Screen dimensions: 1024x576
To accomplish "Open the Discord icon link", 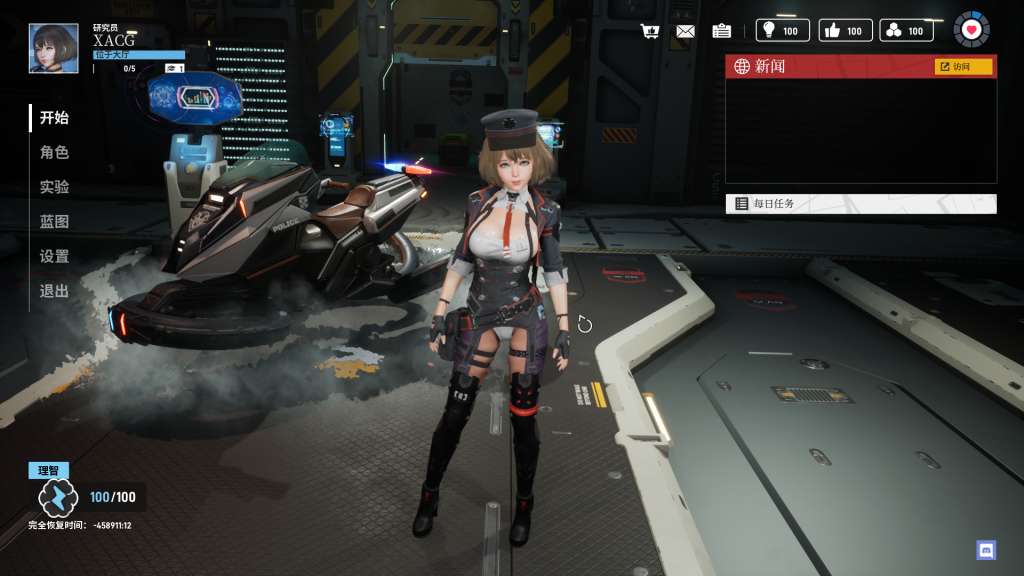I will tap(986, 549).
